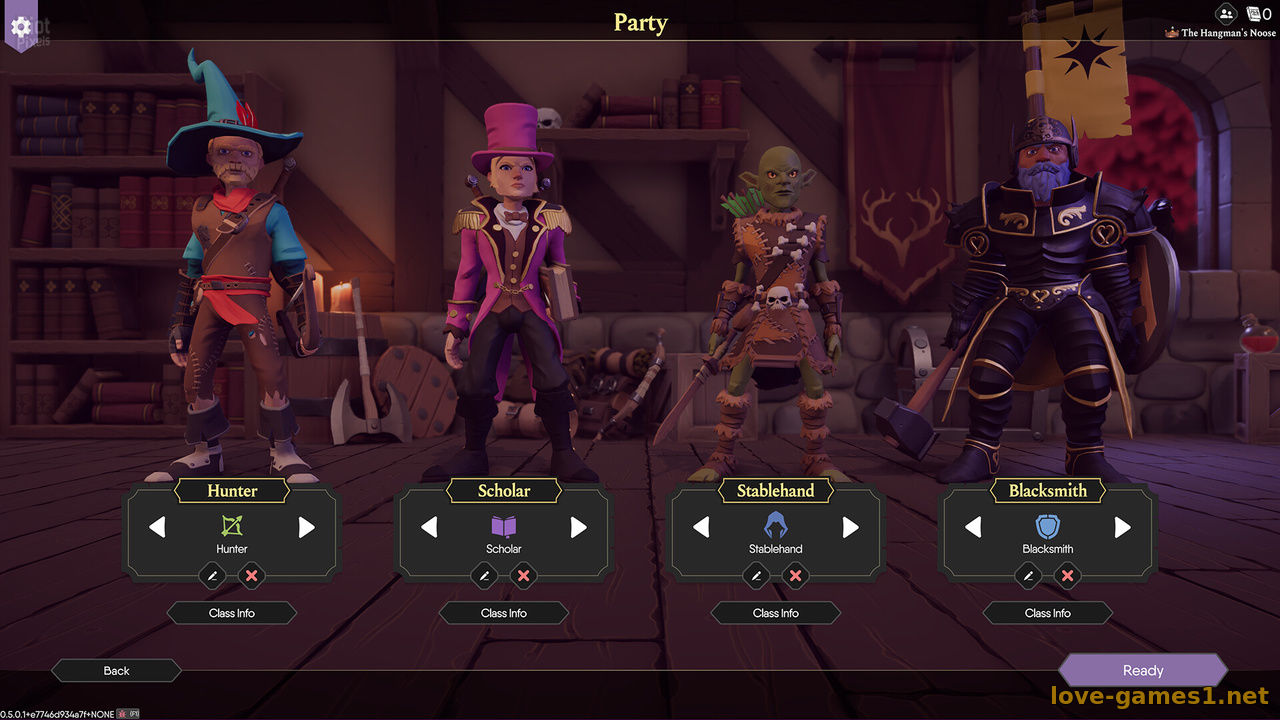View Class Info for the Stablehand
This screenshot has width=1280, height=720.
point(776,613)
